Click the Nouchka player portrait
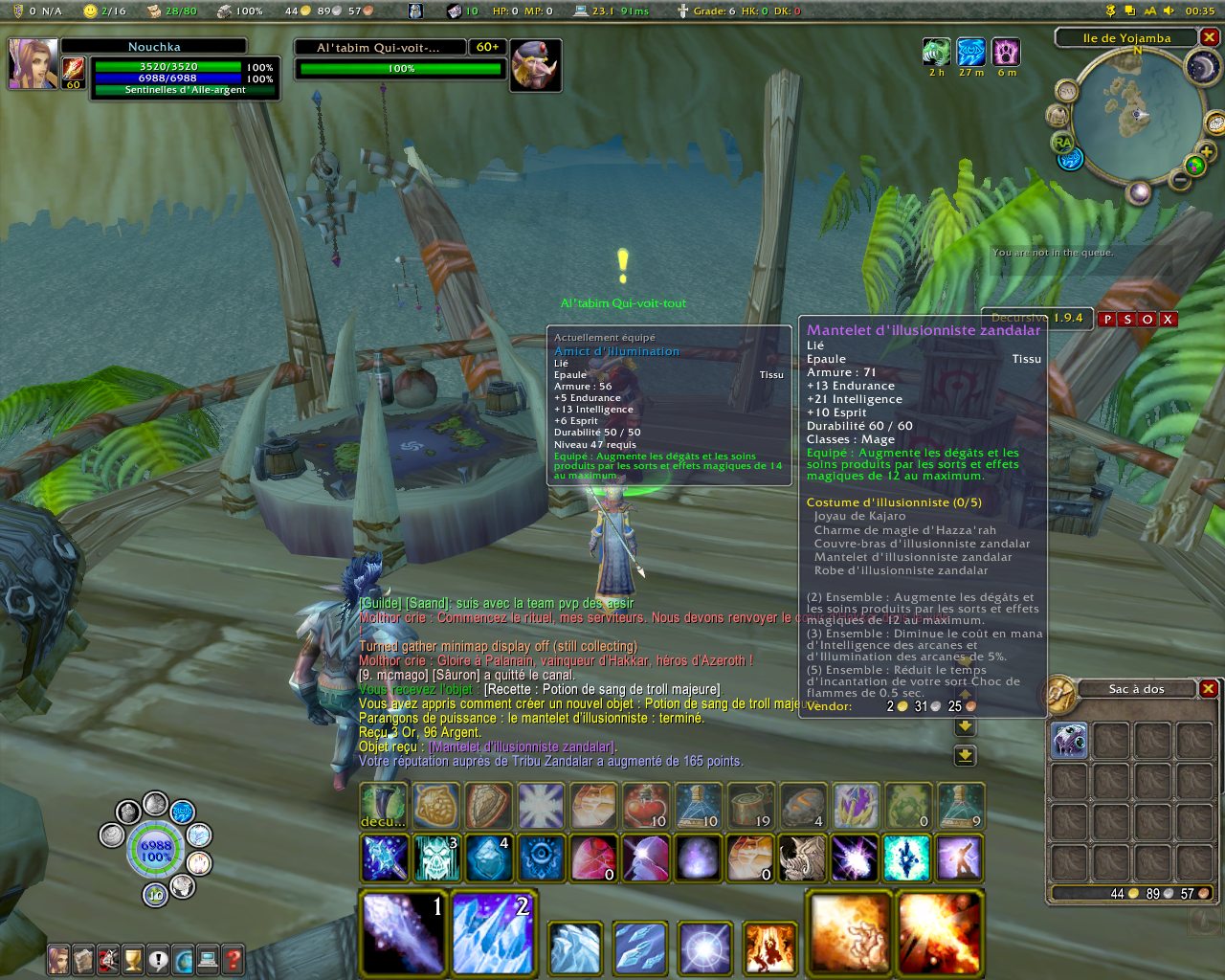Screen dimensions: 1225x980 33,65
